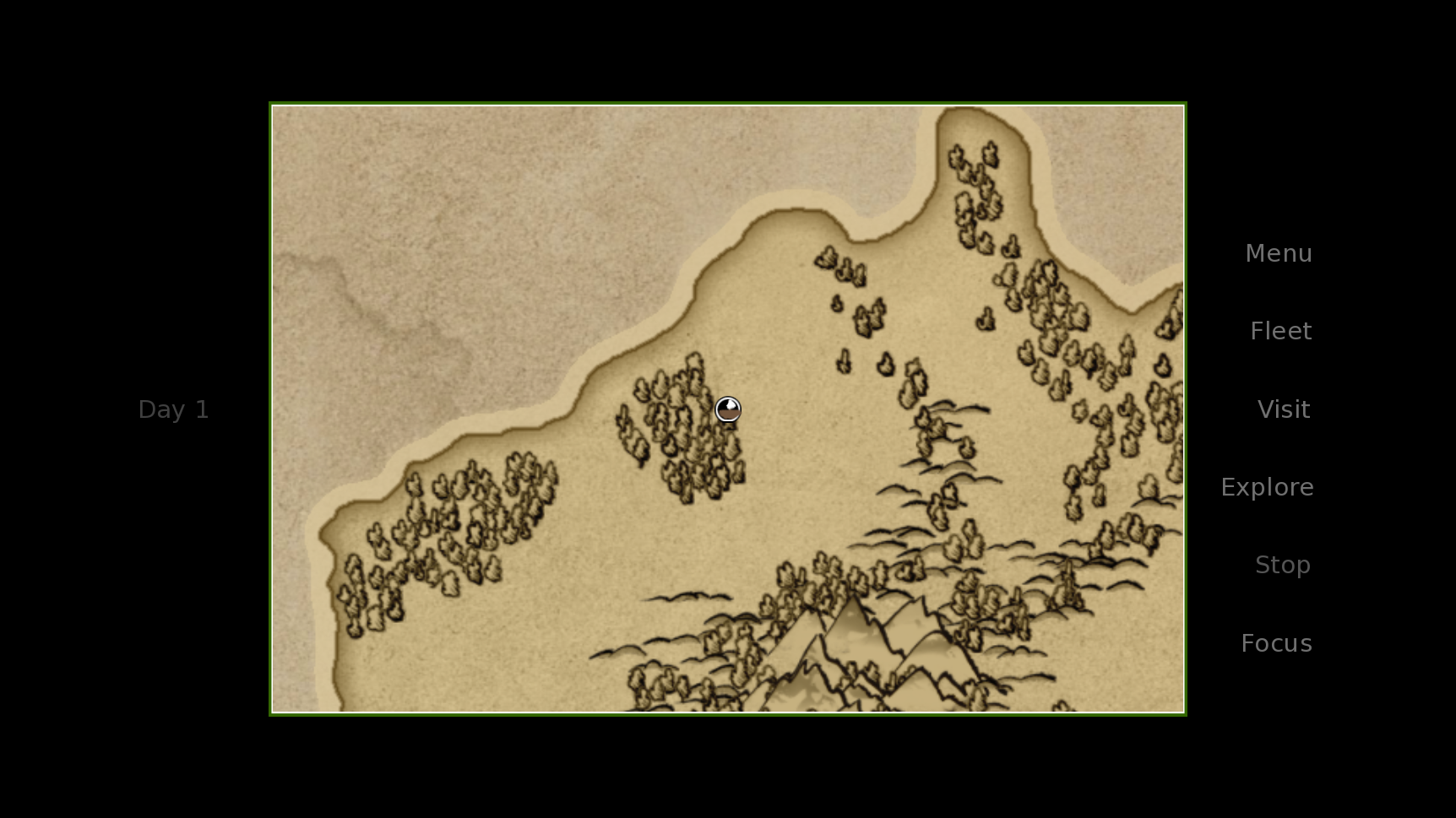Expand the Visit options
The width and height of the screenshot is (1456, 818).
(x=1283, y=409)
